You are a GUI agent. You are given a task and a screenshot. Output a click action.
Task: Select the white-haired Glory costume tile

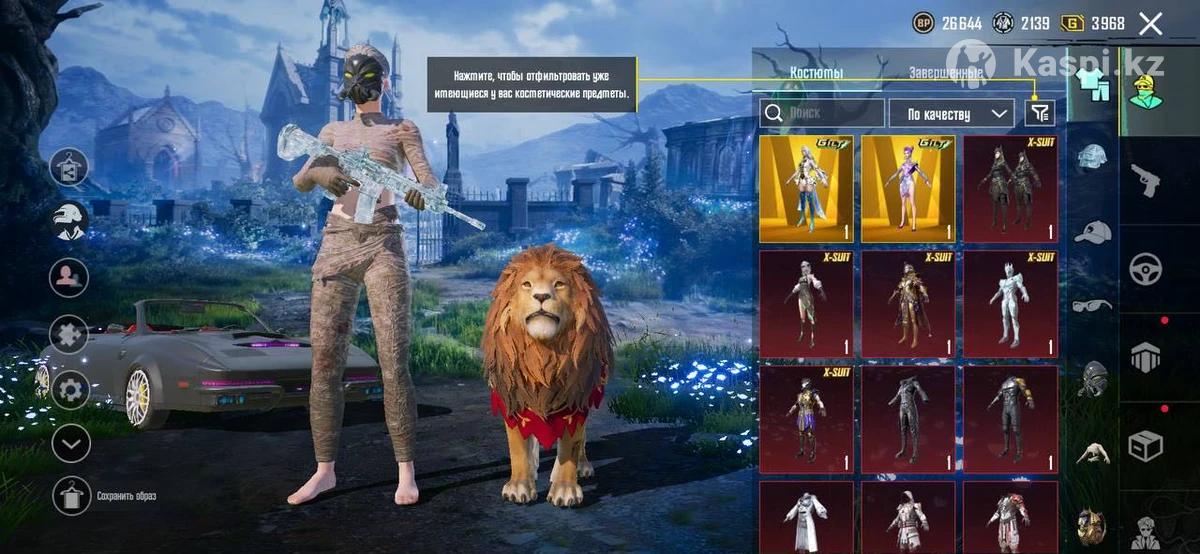(x=806, y=189)
